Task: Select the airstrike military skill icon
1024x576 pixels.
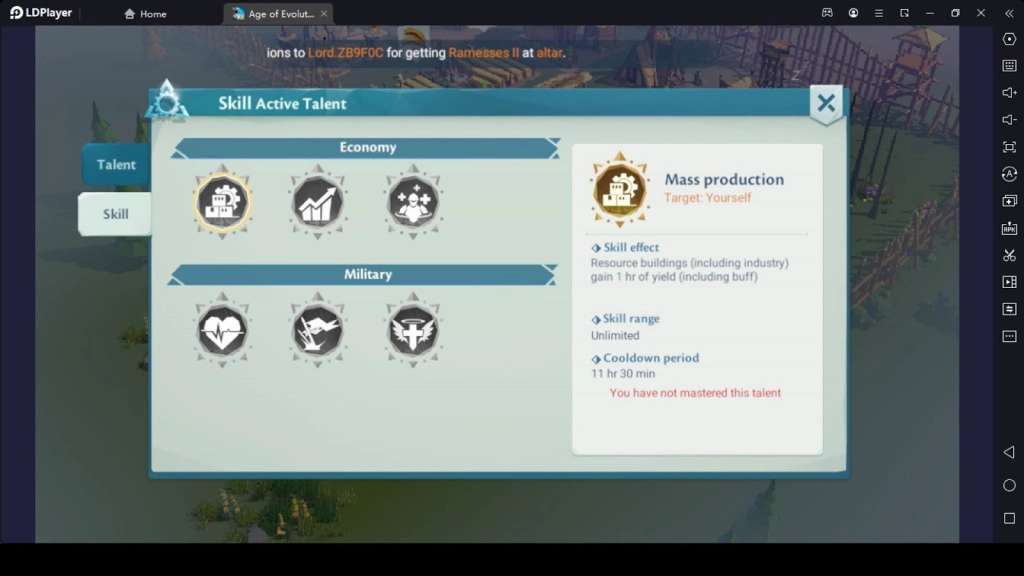Action: [x=318, y=330]
